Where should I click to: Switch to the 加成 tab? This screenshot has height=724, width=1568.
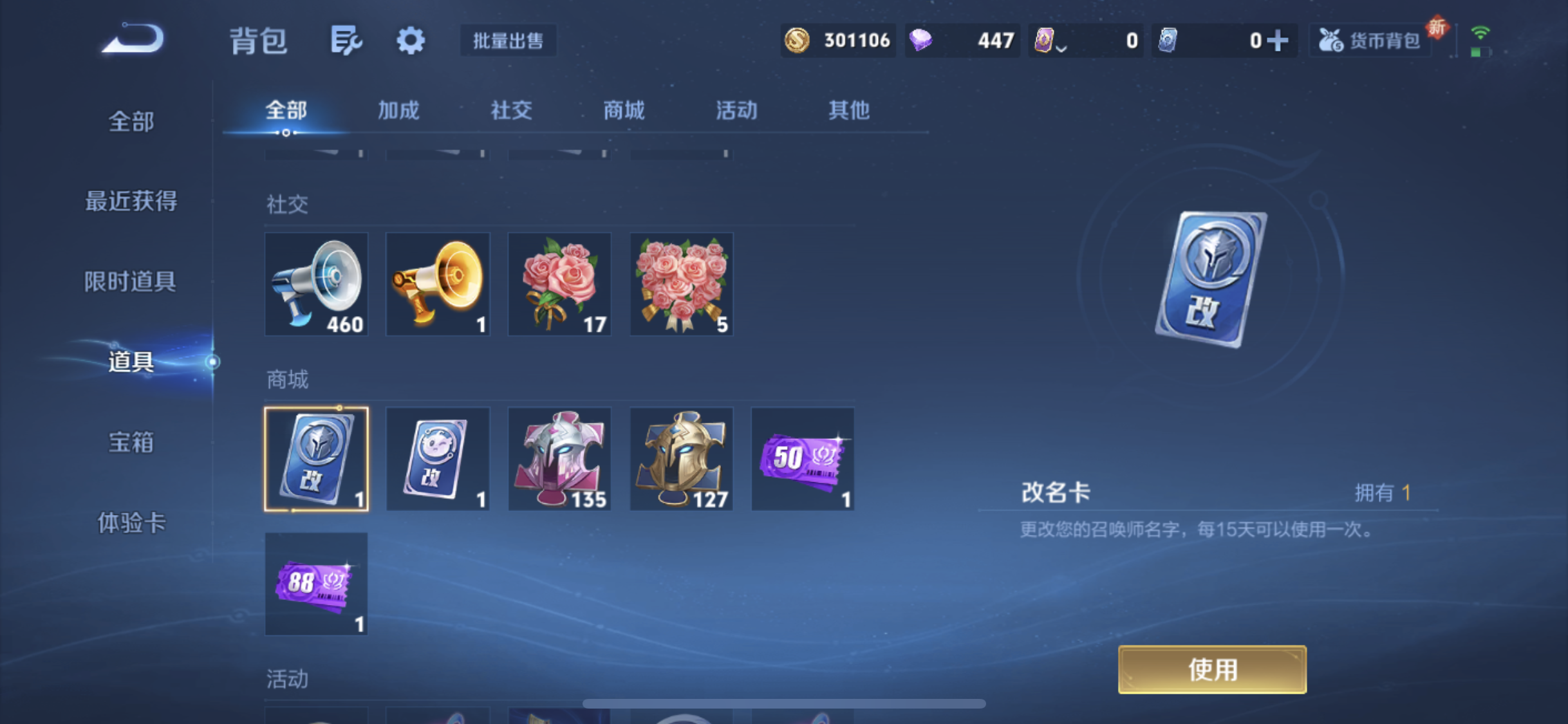[x=398, y=111]
